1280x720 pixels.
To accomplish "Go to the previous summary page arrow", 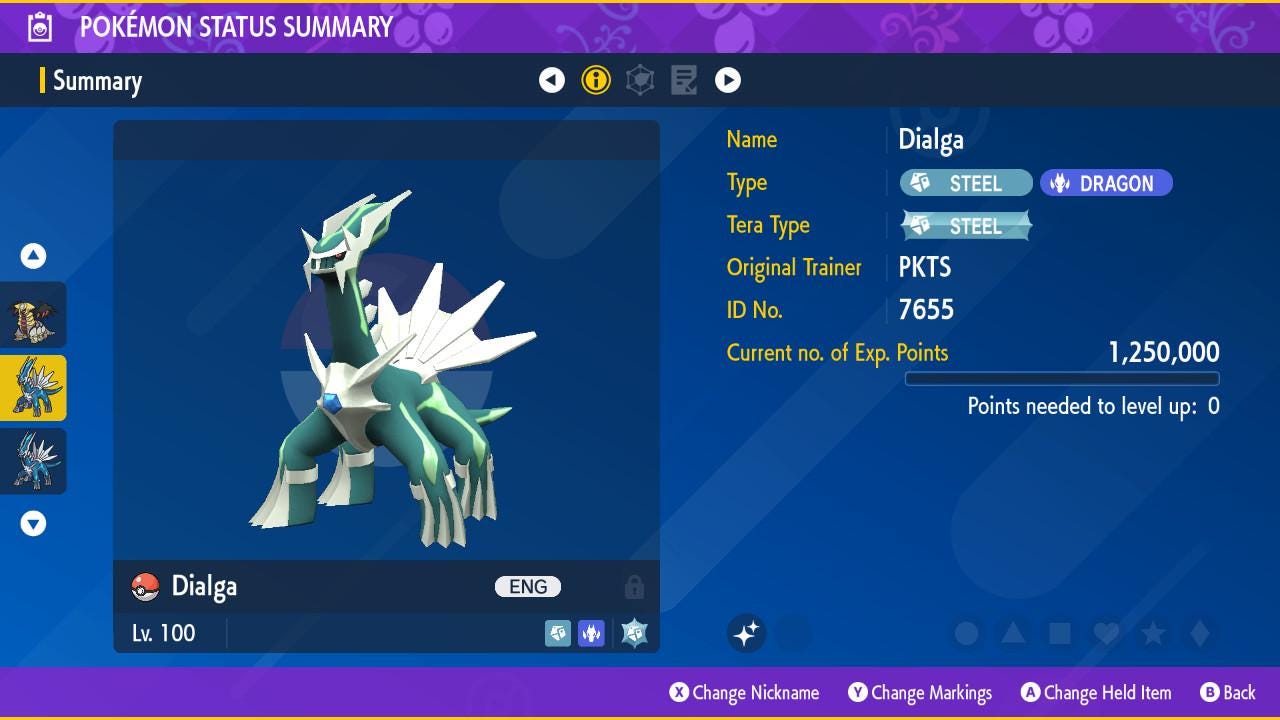I will (x=552, y=80).
